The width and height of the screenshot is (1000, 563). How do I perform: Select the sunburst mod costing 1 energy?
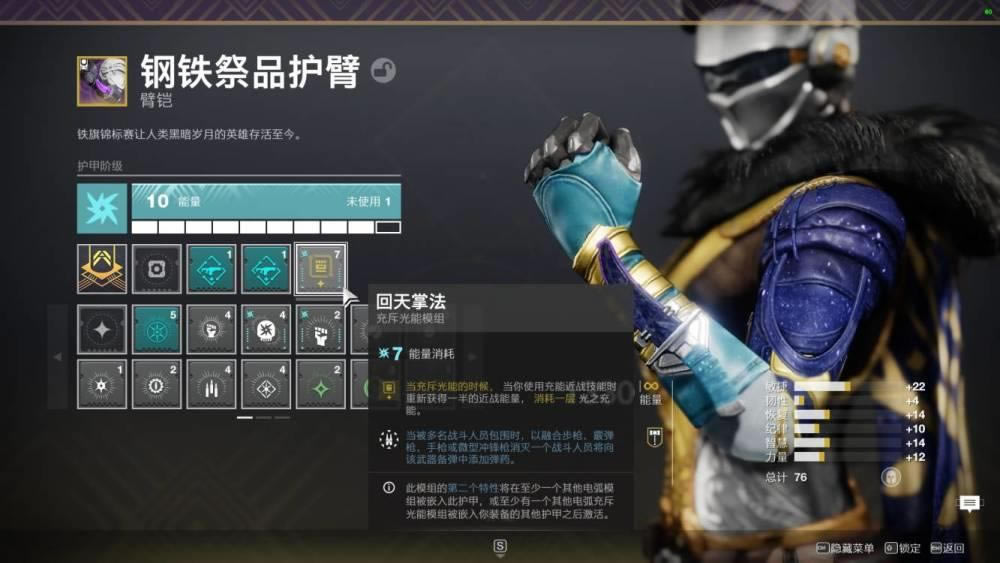(102, 384)
